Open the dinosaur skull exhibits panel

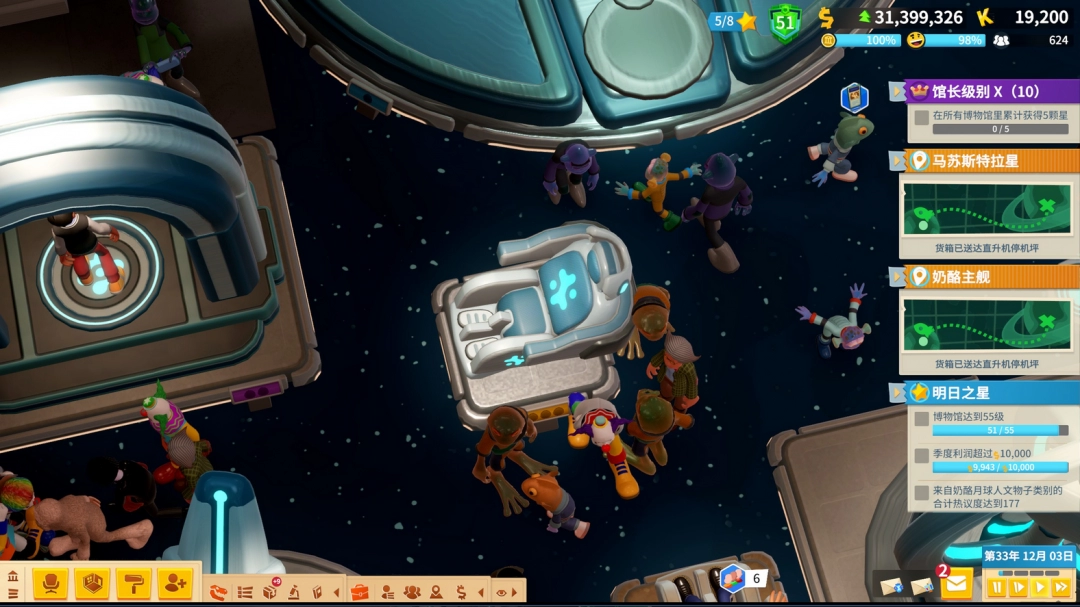[x=219, y=592]
